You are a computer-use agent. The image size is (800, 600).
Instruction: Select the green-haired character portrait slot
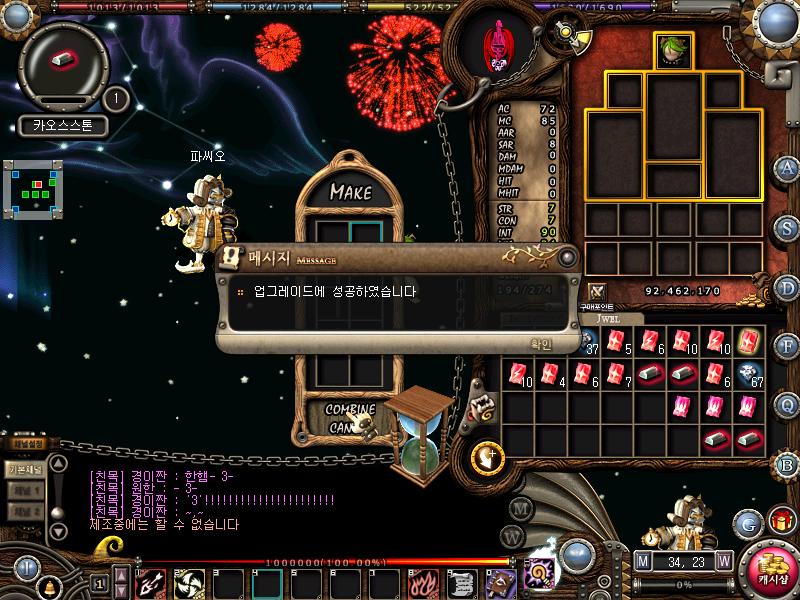pos(673,50)
